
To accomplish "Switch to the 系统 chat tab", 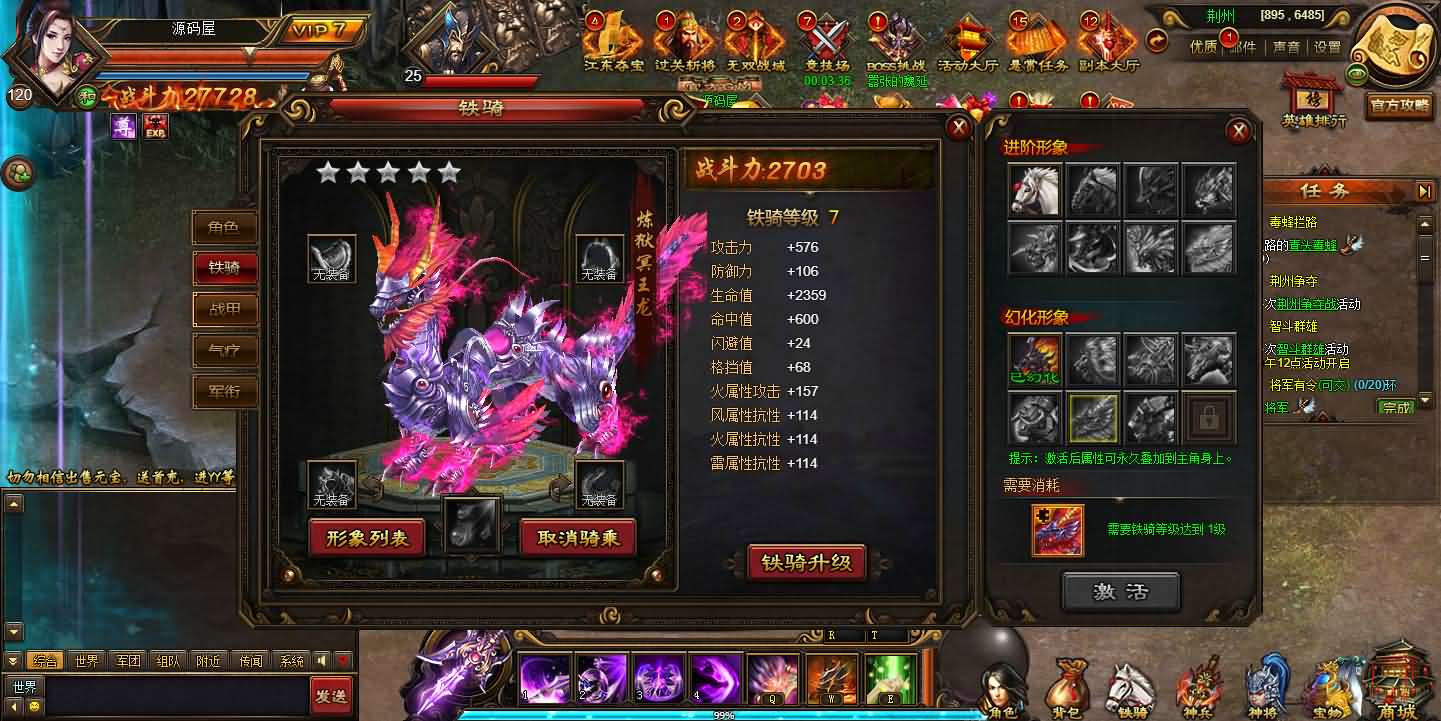I will [x=292, y=659].
